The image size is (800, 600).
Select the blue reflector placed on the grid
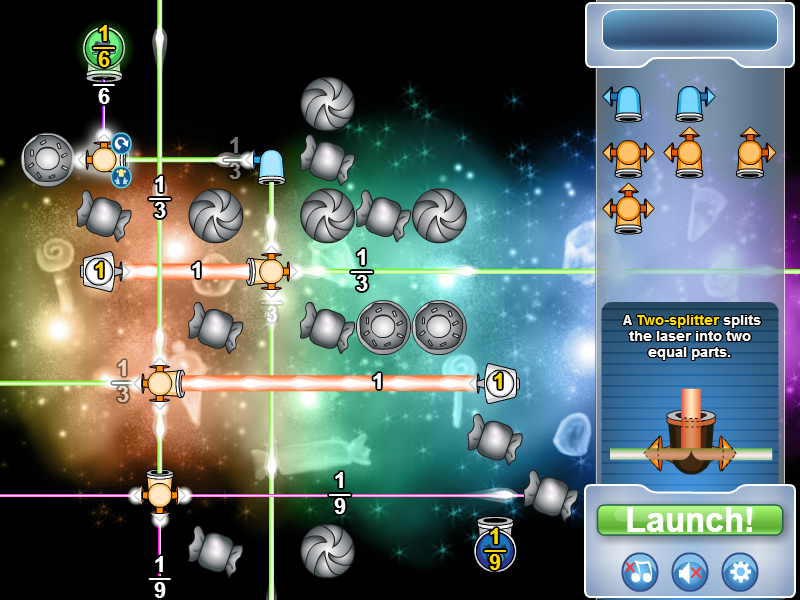(x=270, y=163)
